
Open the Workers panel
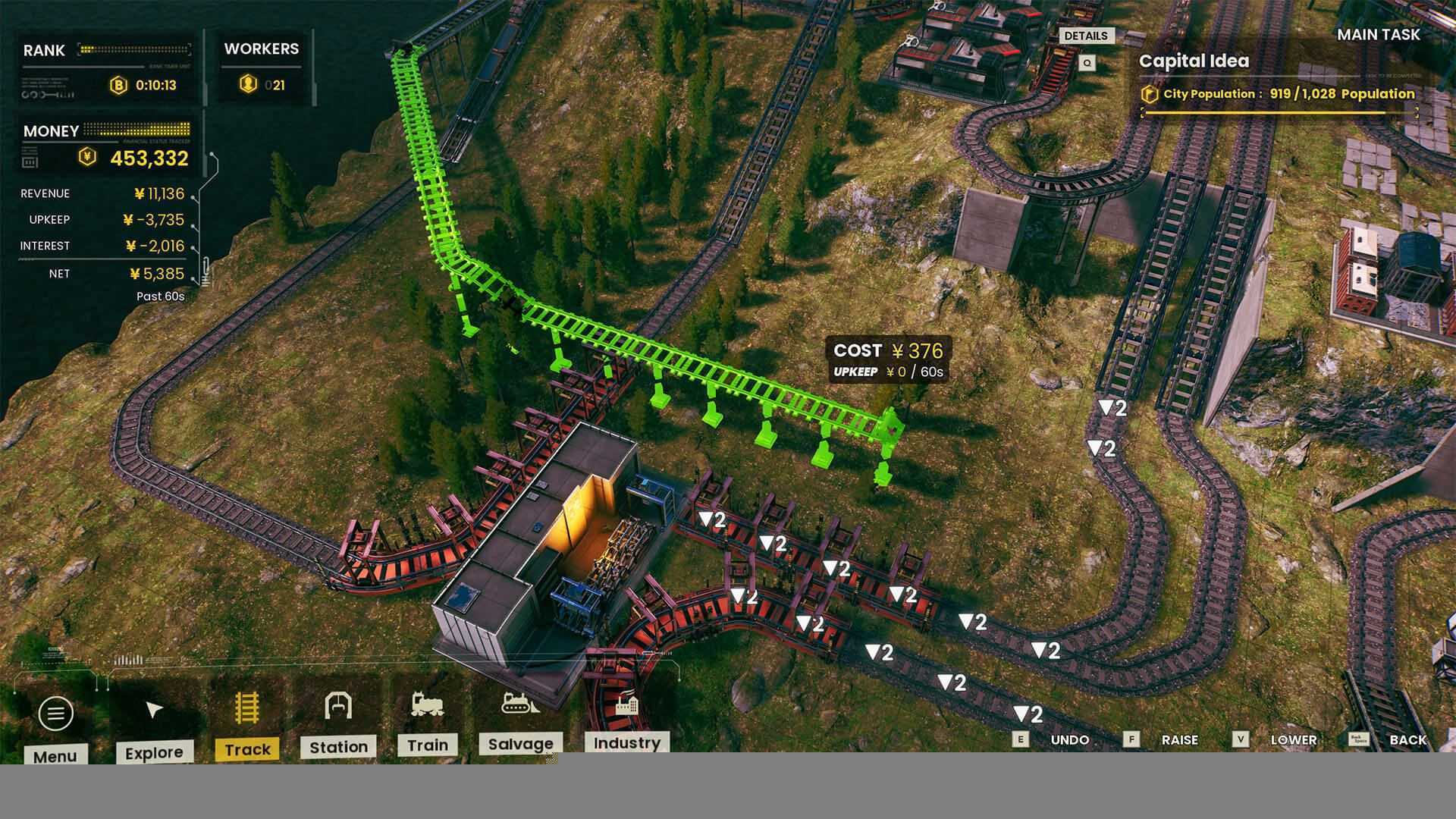click(x=262, y=67)
